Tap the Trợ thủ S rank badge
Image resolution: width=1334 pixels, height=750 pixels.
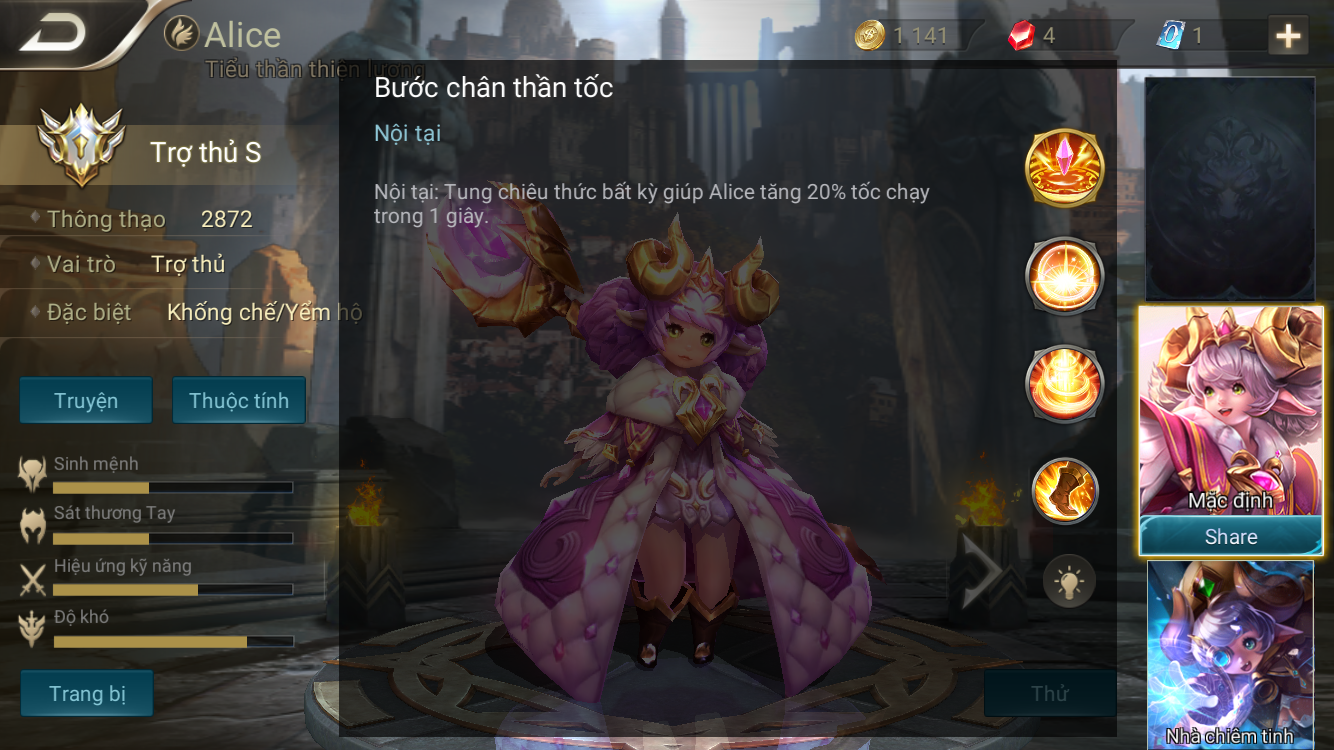(81, 146)
